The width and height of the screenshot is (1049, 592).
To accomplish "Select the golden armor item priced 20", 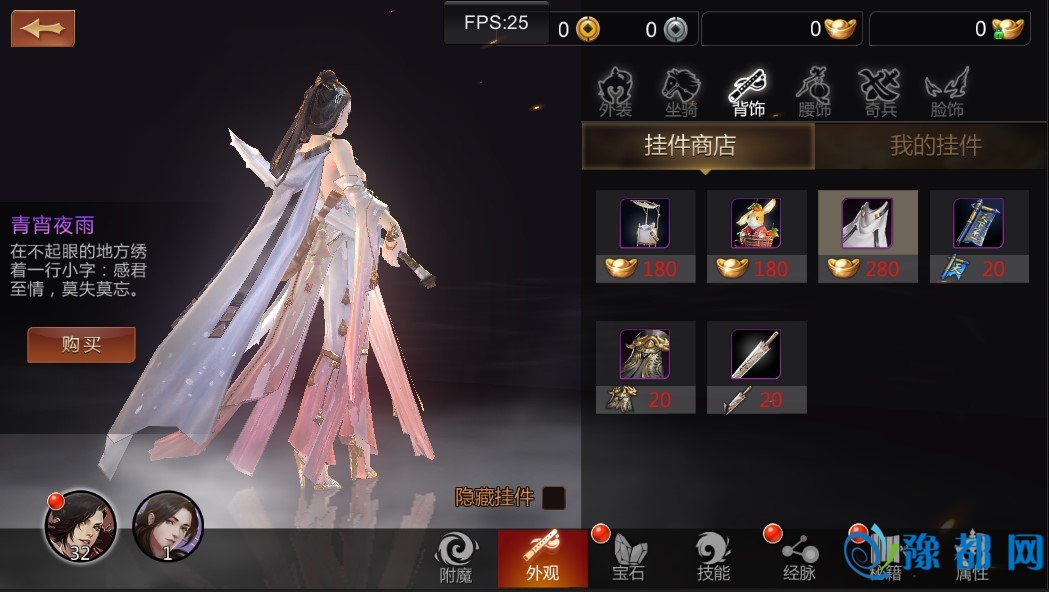I will coord(645,366).
